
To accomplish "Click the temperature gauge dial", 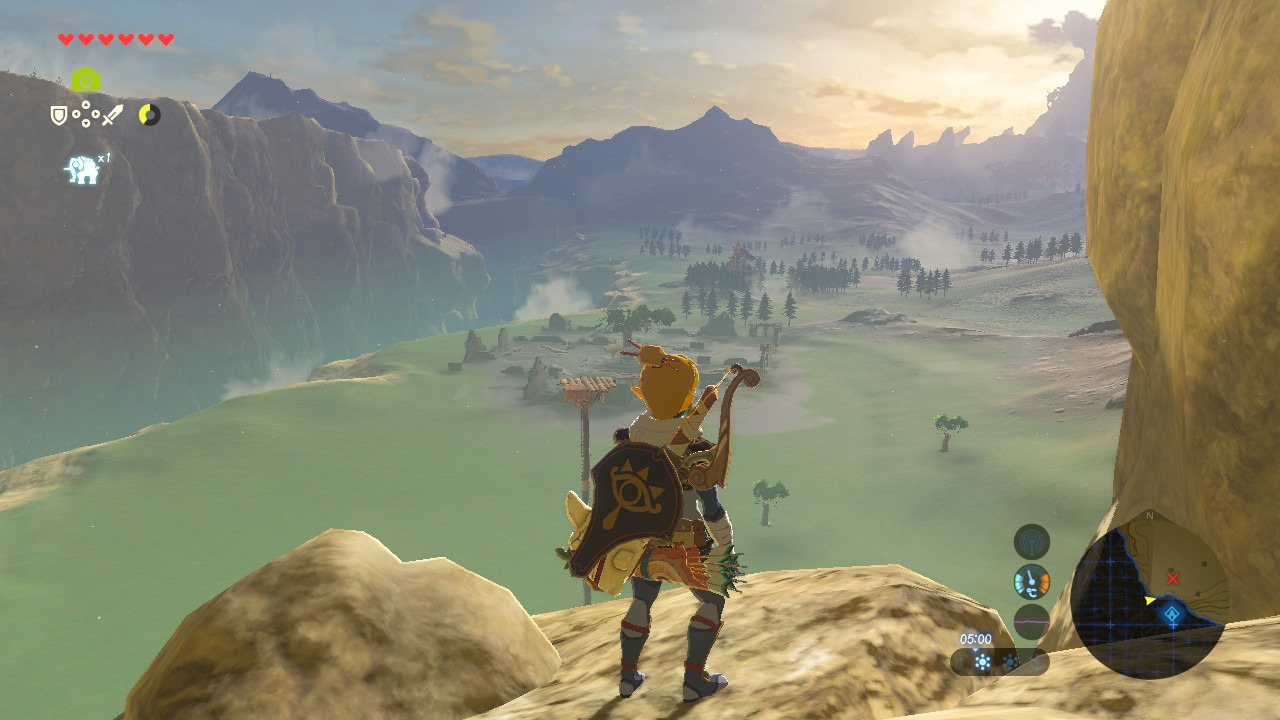I will pos(1031,582).
